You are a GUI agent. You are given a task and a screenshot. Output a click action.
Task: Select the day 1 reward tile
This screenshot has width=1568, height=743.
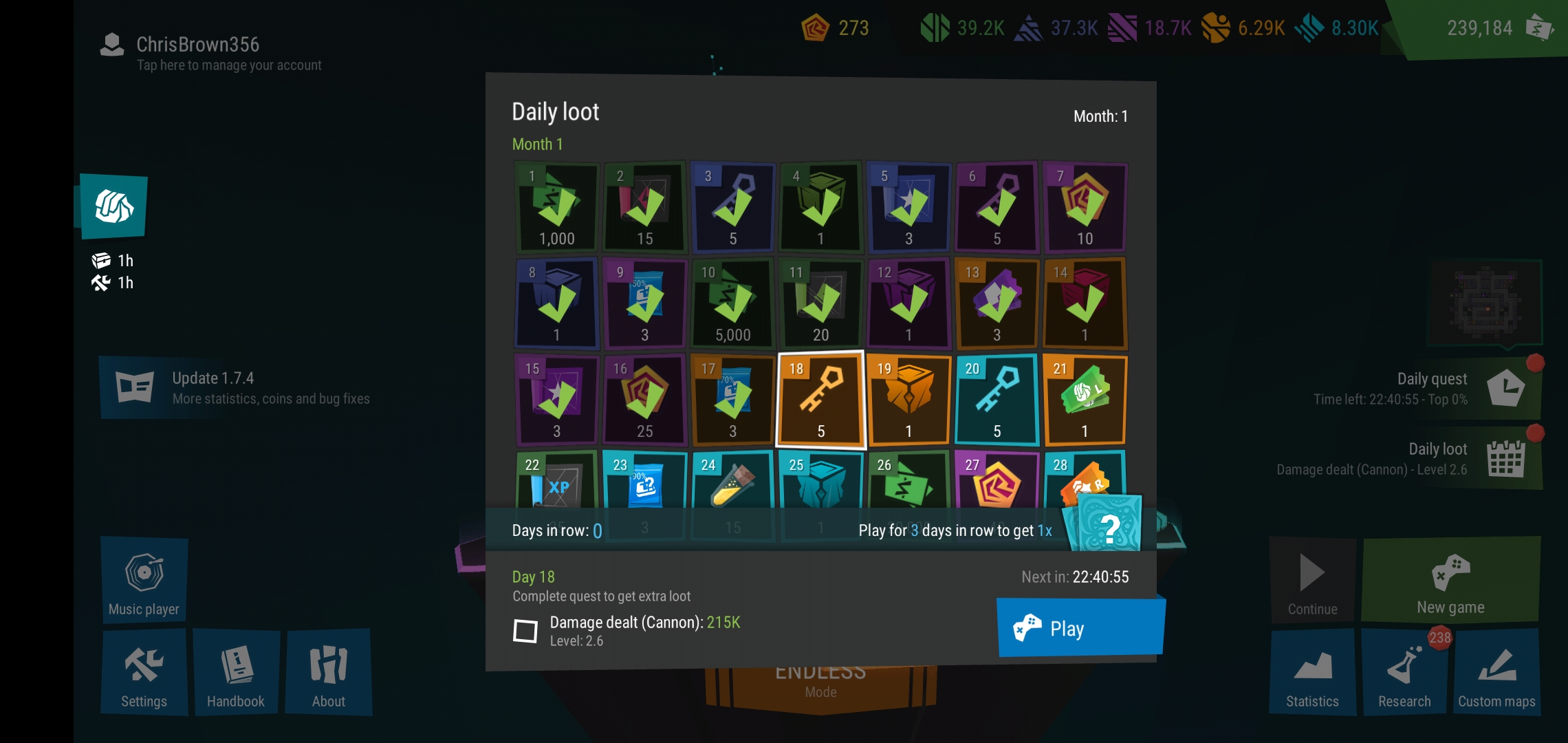pos(556,207)
